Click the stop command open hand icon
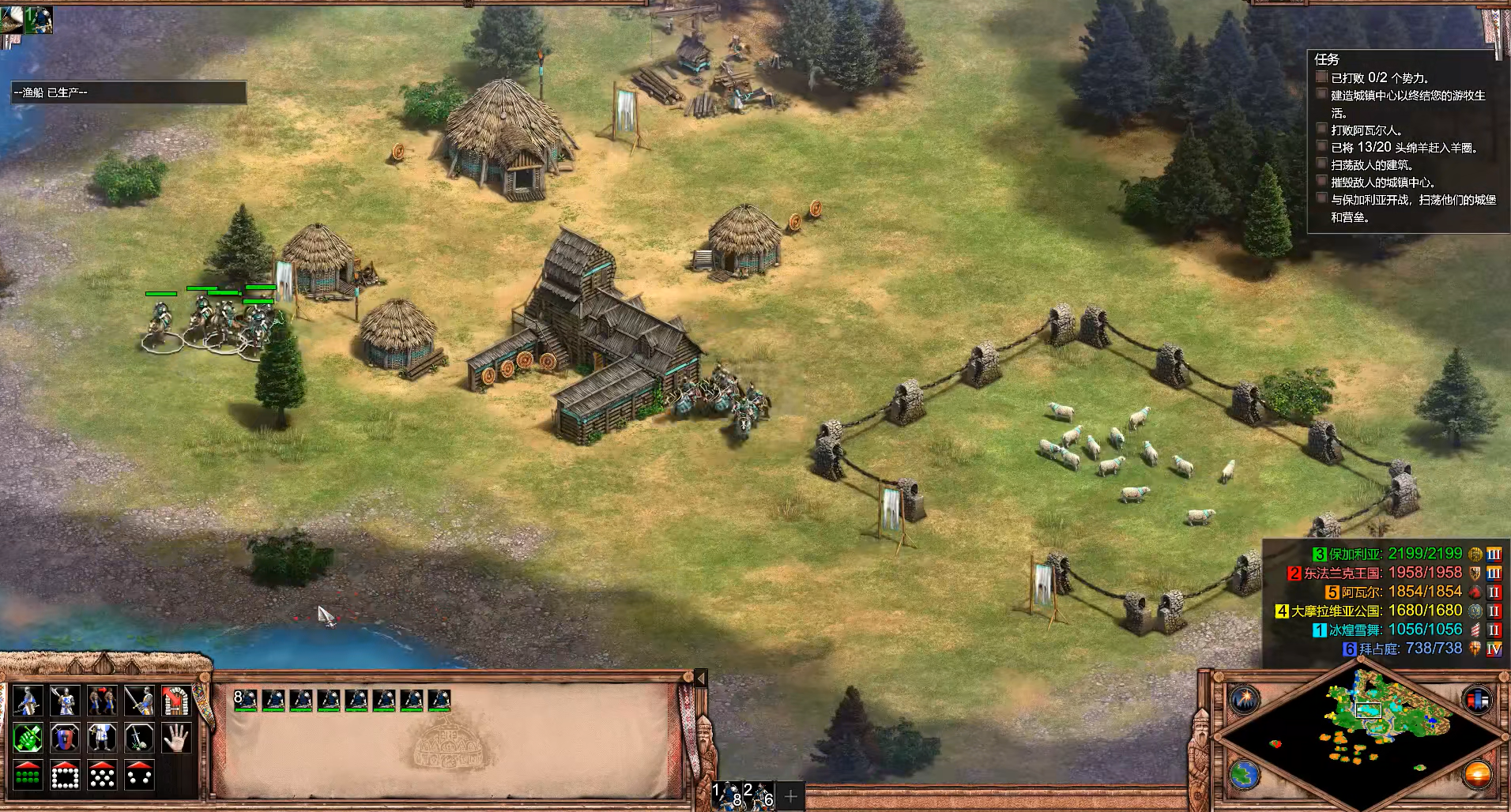The height and width of the screenshot is (812, 1511). 175,738
